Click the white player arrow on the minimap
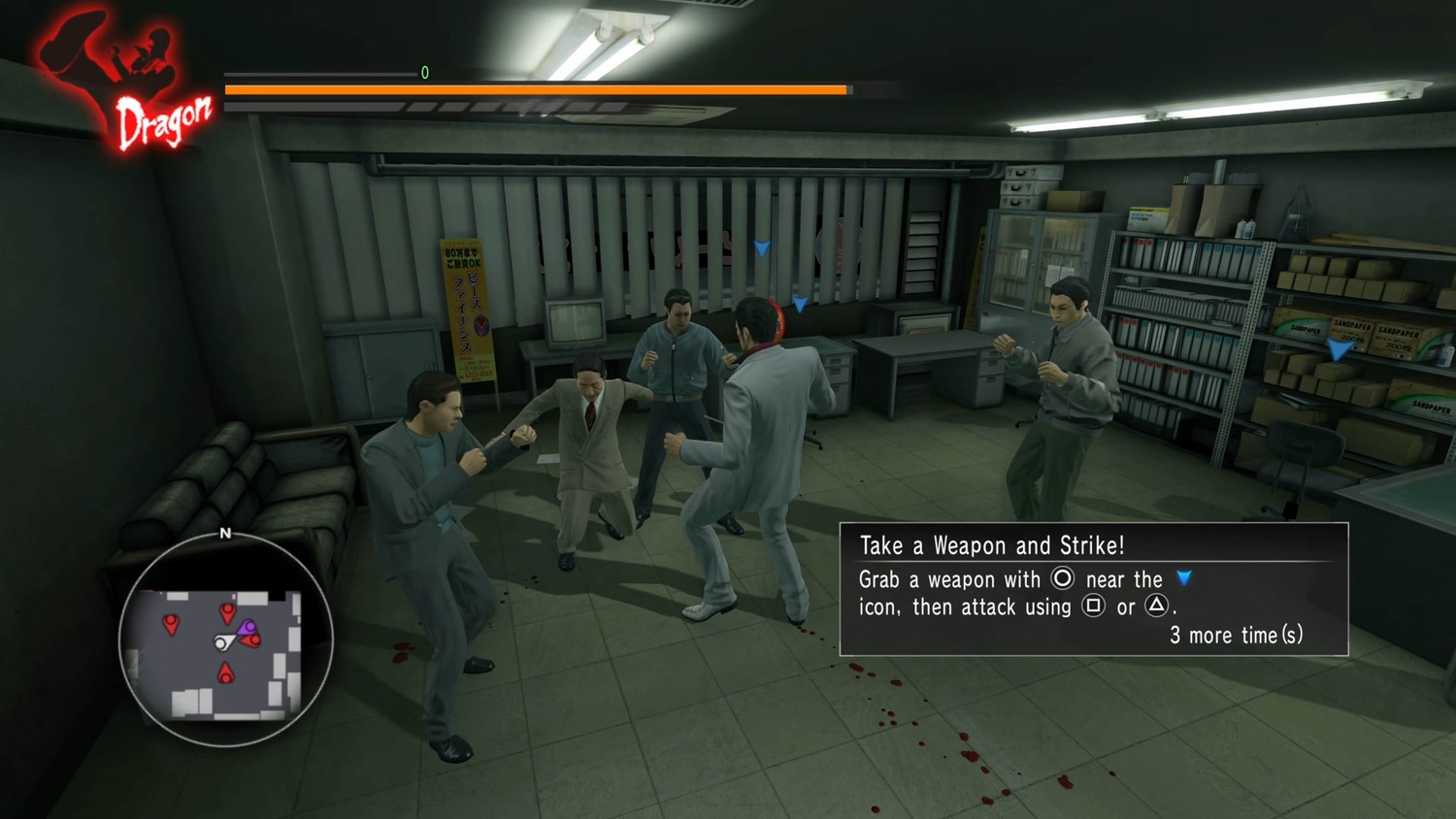 (x=224, y=641)
